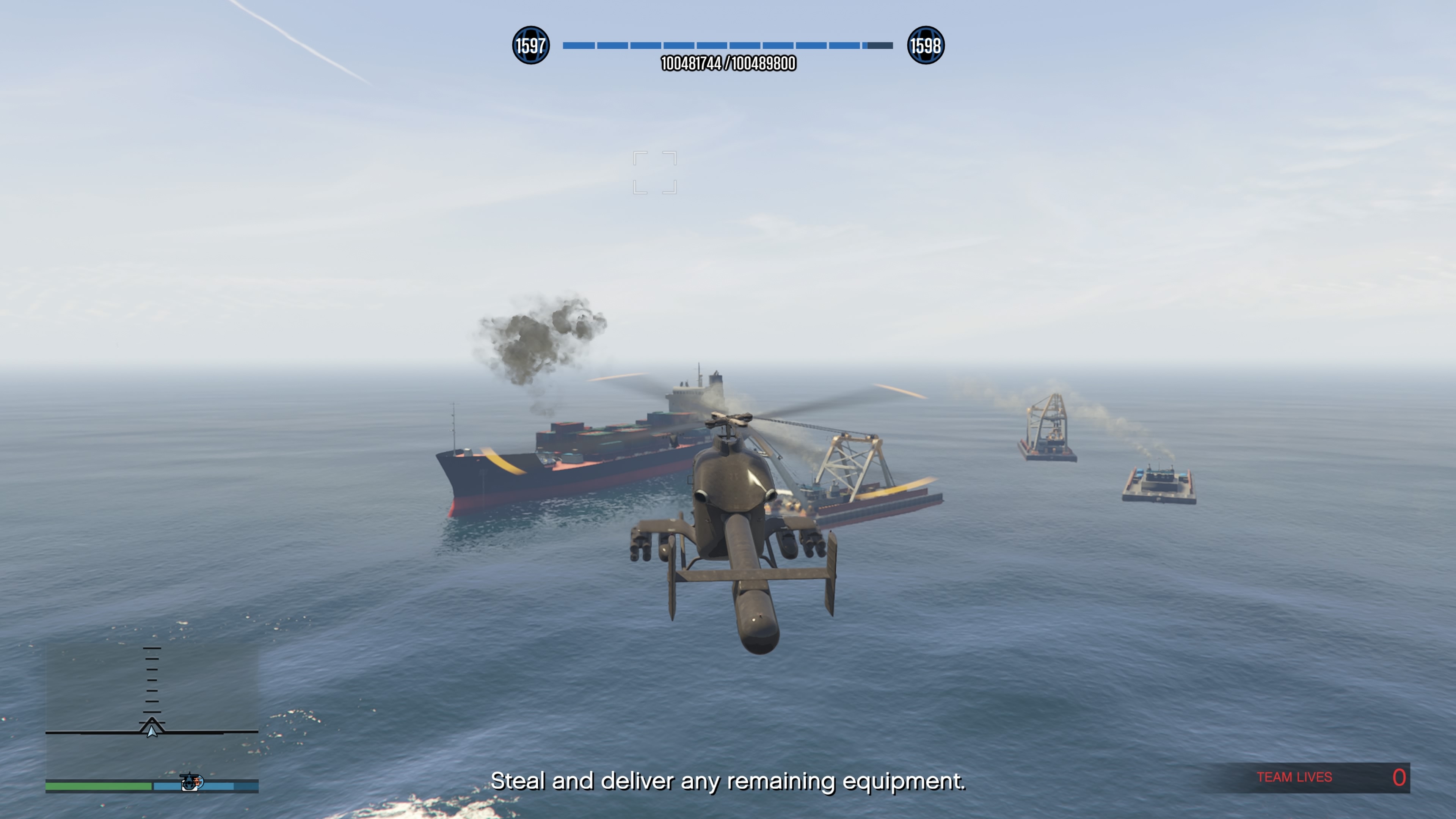The height and width of the screenshot is (819, 1456).
Task: Click the player arrow marker on the radar
Action: pos(152,731)
